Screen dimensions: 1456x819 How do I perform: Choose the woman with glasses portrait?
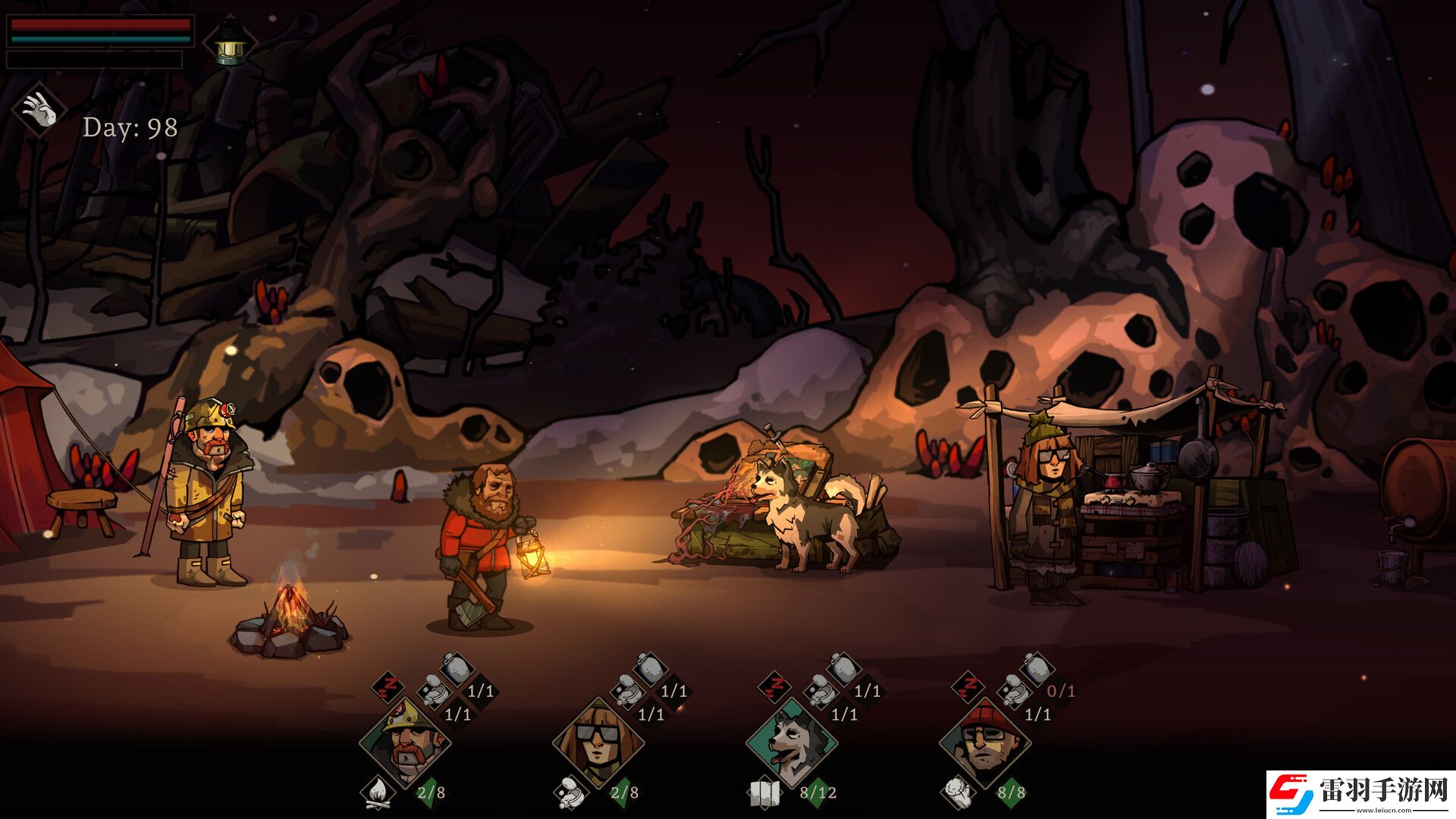598,743
